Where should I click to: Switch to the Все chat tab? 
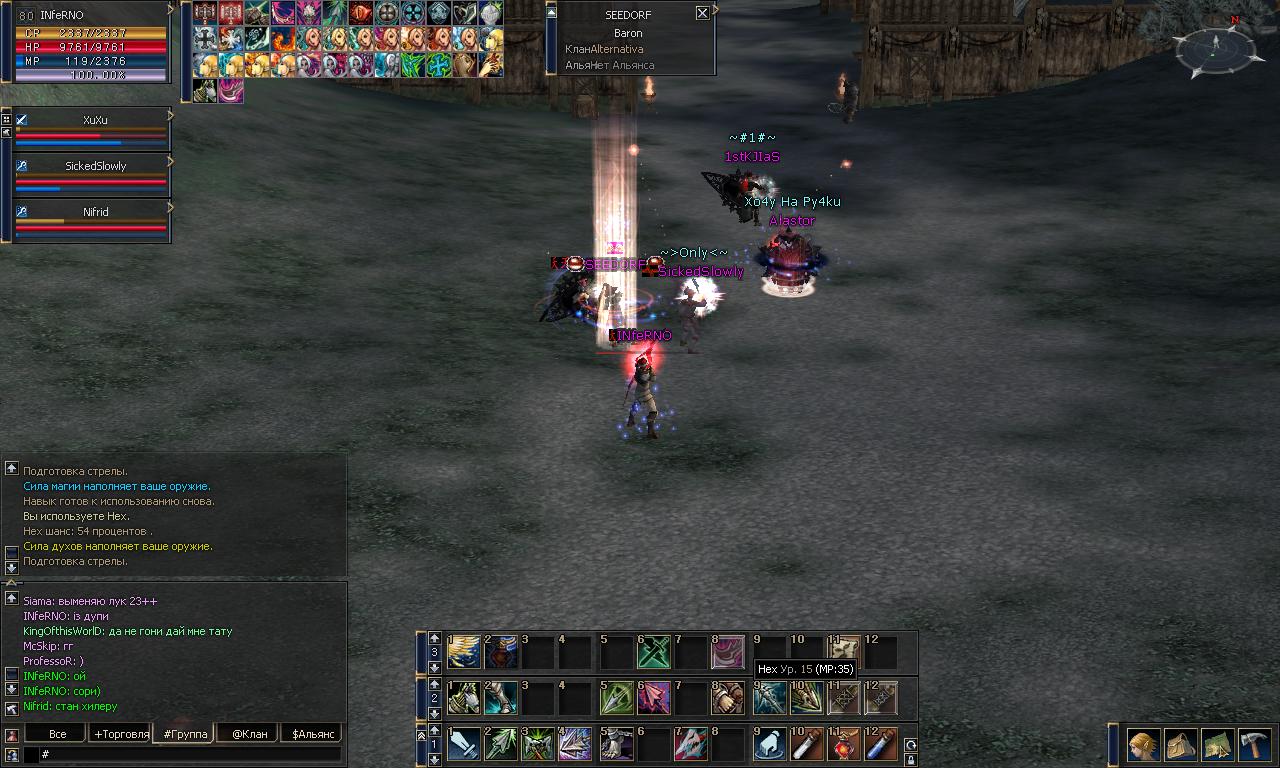click(58, 734)
